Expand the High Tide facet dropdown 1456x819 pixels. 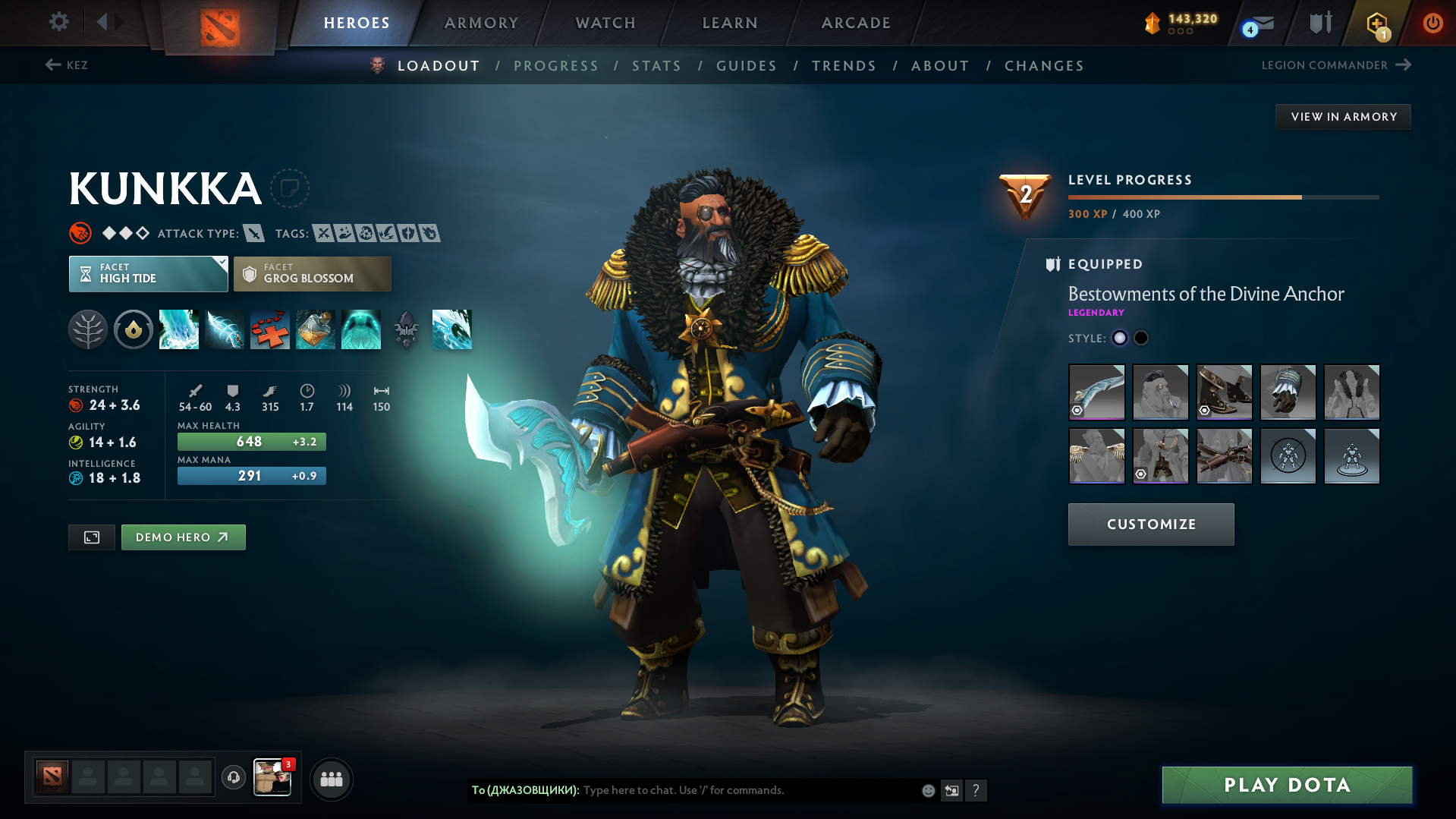tap(148, 273)
